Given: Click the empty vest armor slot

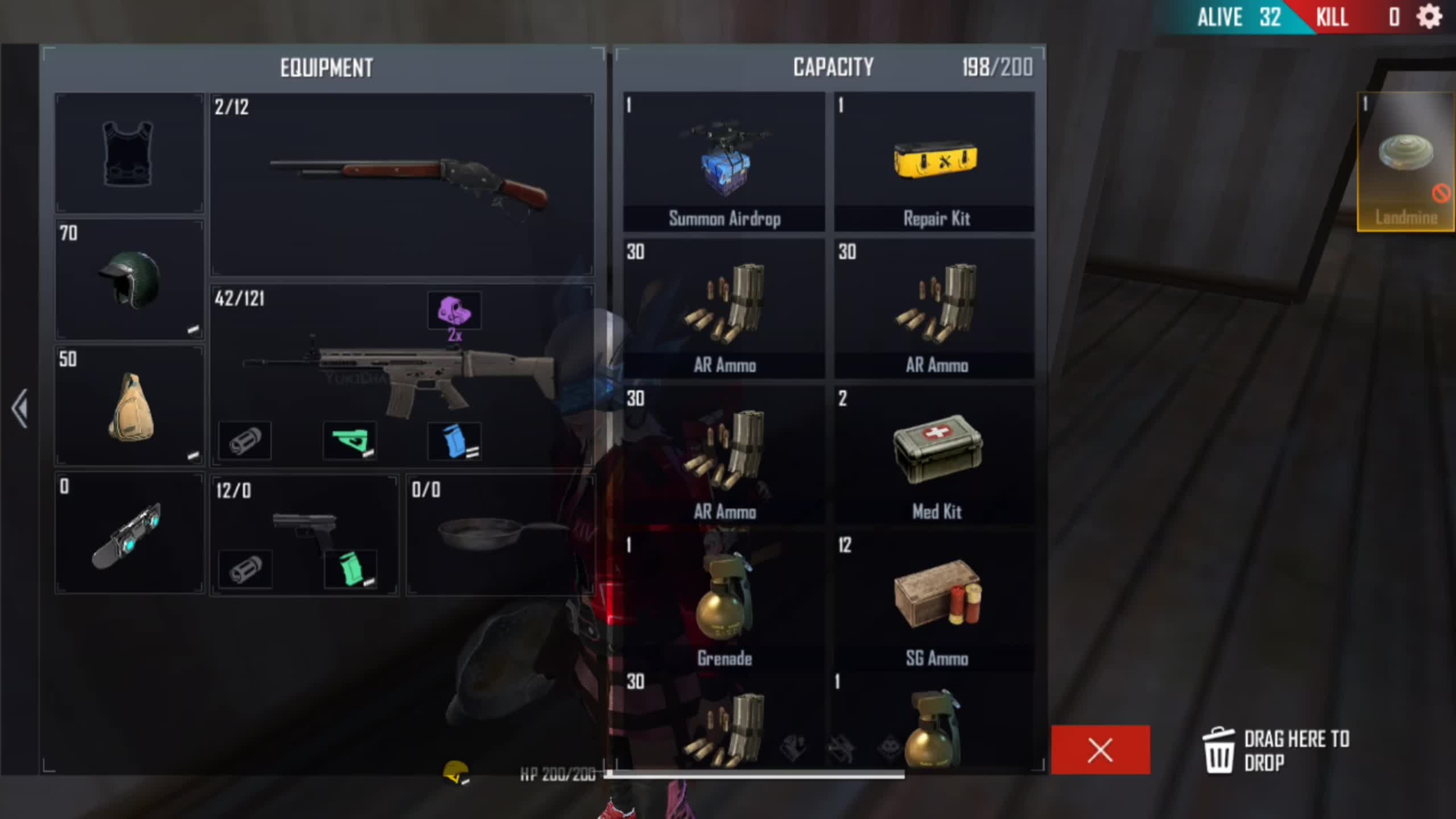Looking at the screenshot, I should click(130, 154).
